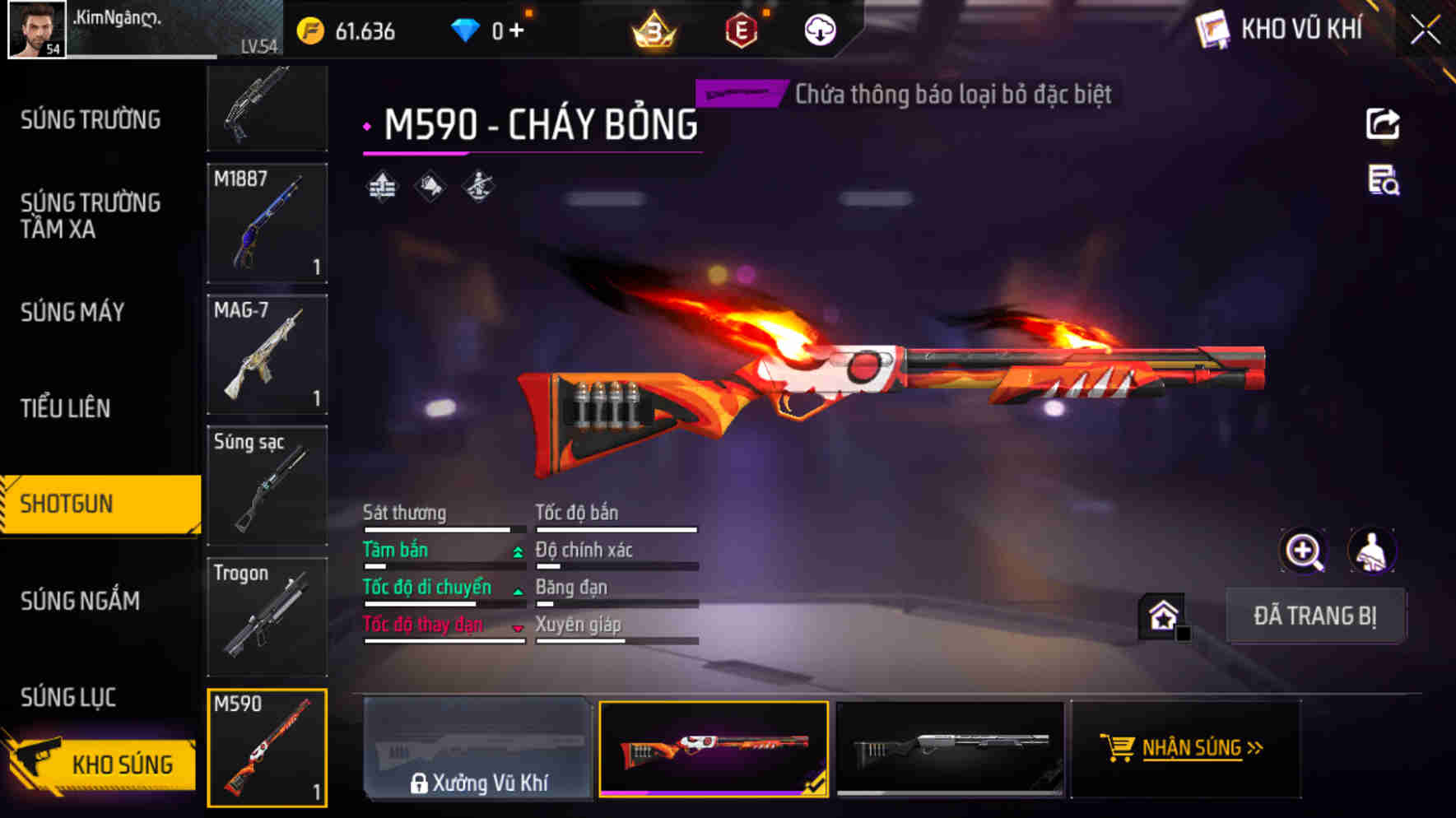The image size is (1456, 818).
Task: Share the M590 Cháy Bỏng skin
Action: coord(1383,123)
